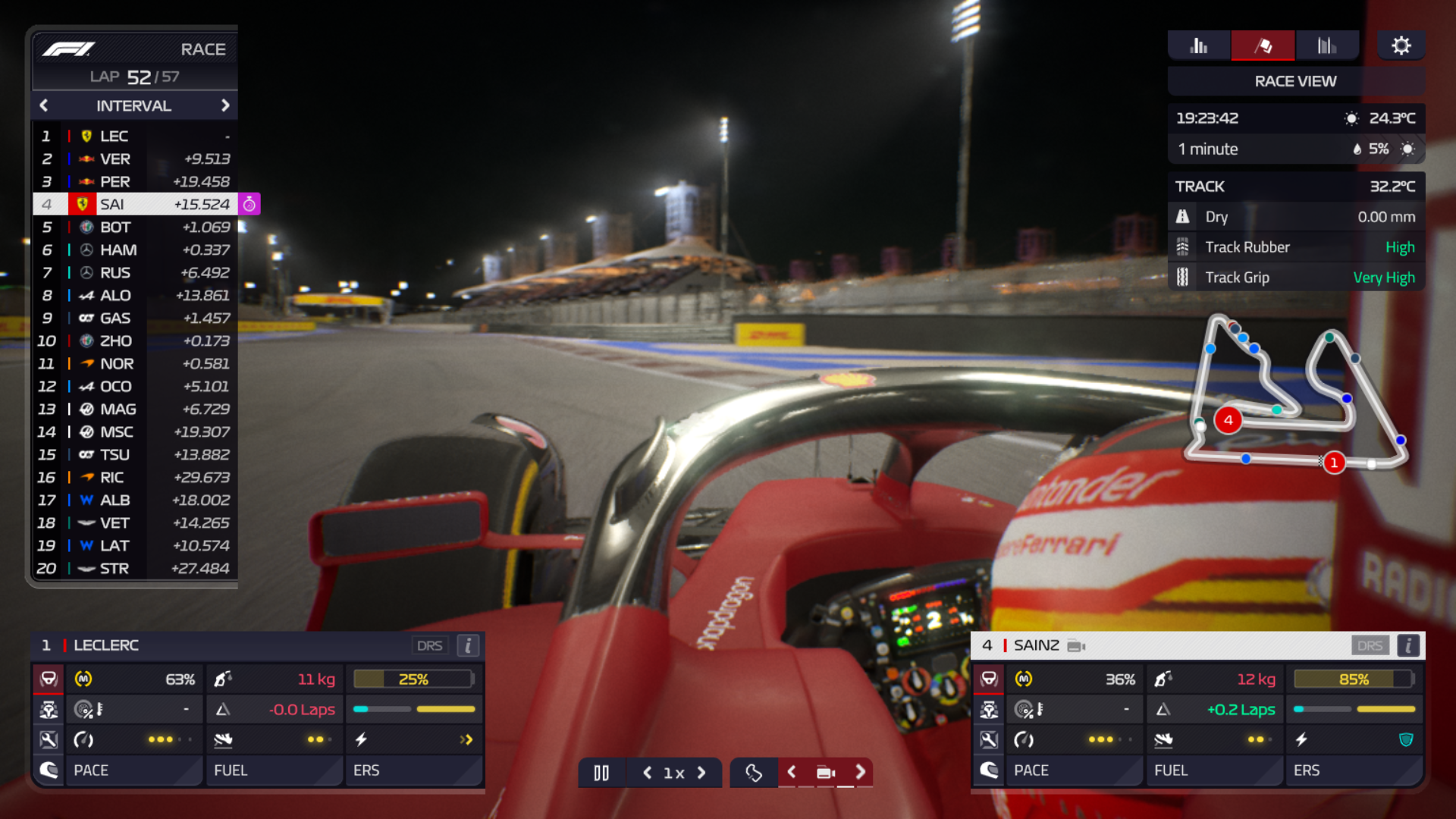Click the Sainz marker on the track map
Viewport: 1456px width, 819px height.
[x=1228, y=420]
